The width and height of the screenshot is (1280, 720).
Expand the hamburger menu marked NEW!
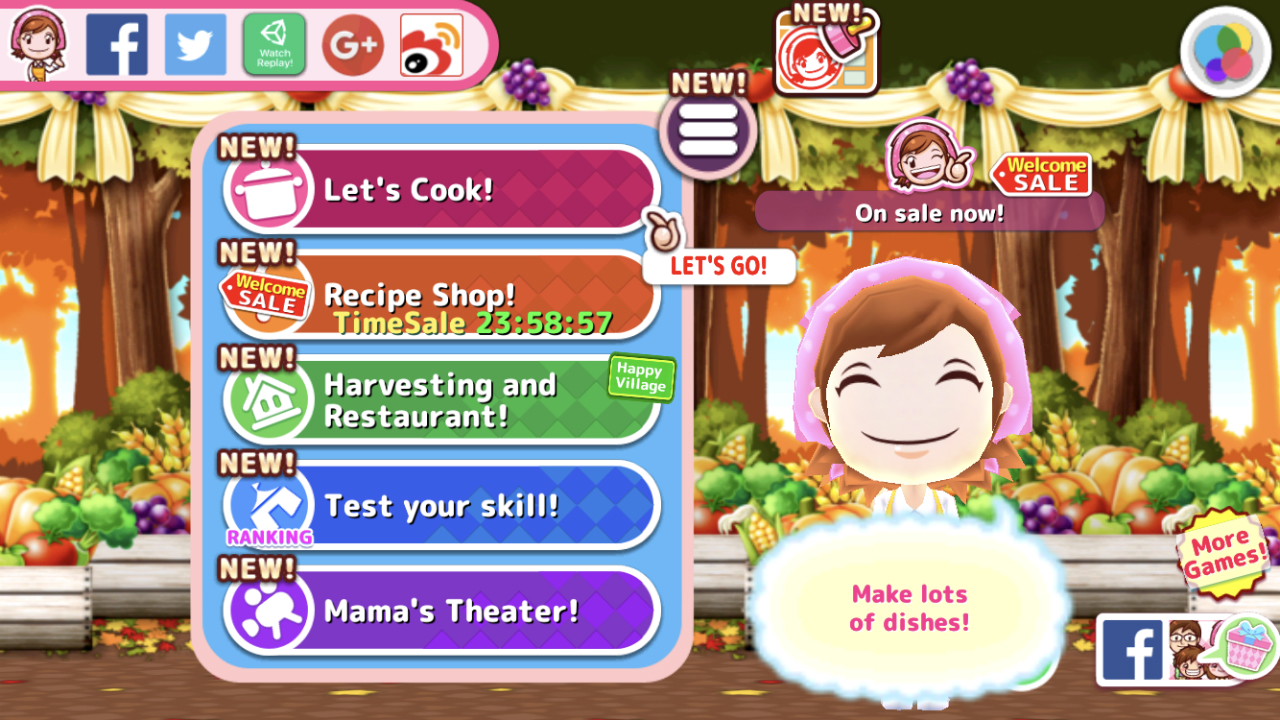(x=708, y=130)
